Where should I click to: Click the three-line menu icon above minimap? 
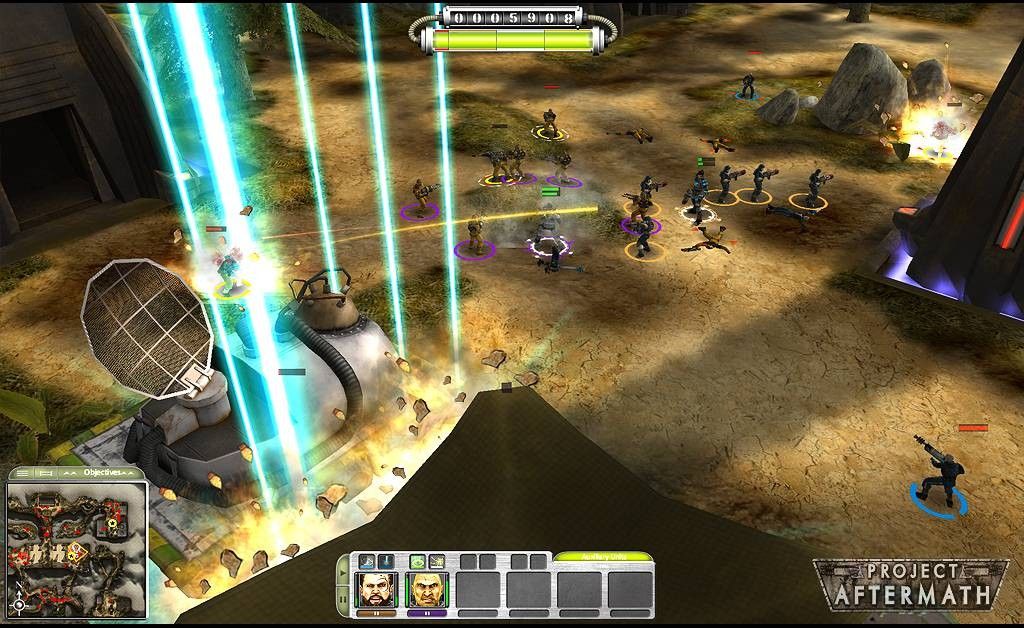point(22,473)
